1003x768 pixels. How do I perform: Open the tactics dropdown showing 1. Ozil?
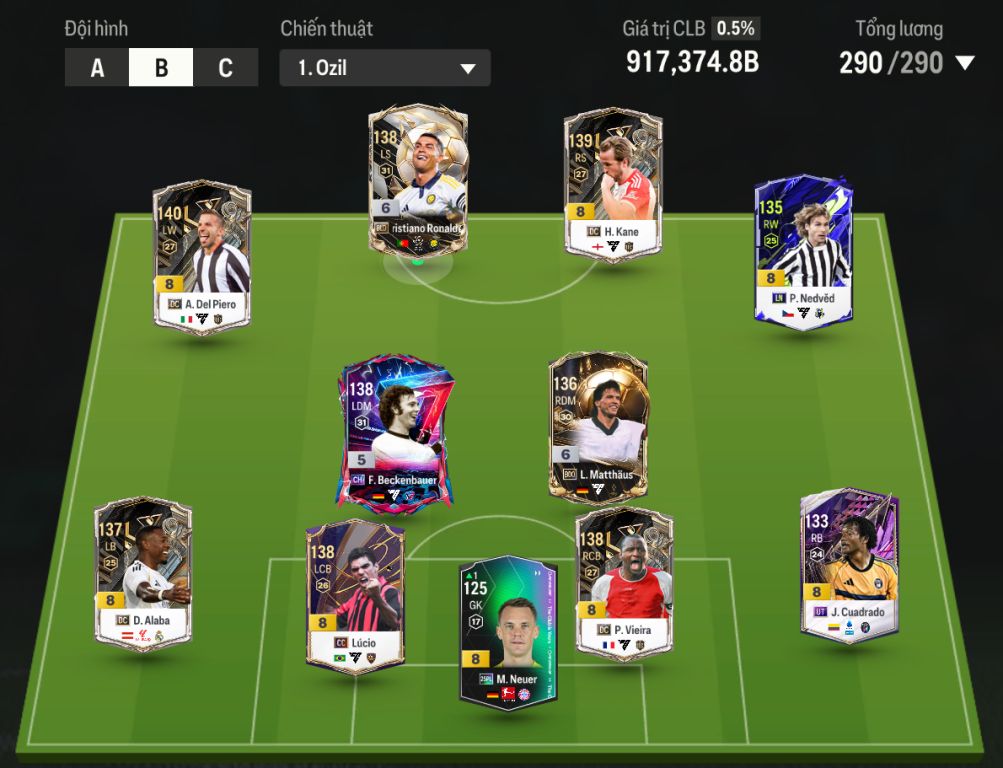[x=385, y=68]
